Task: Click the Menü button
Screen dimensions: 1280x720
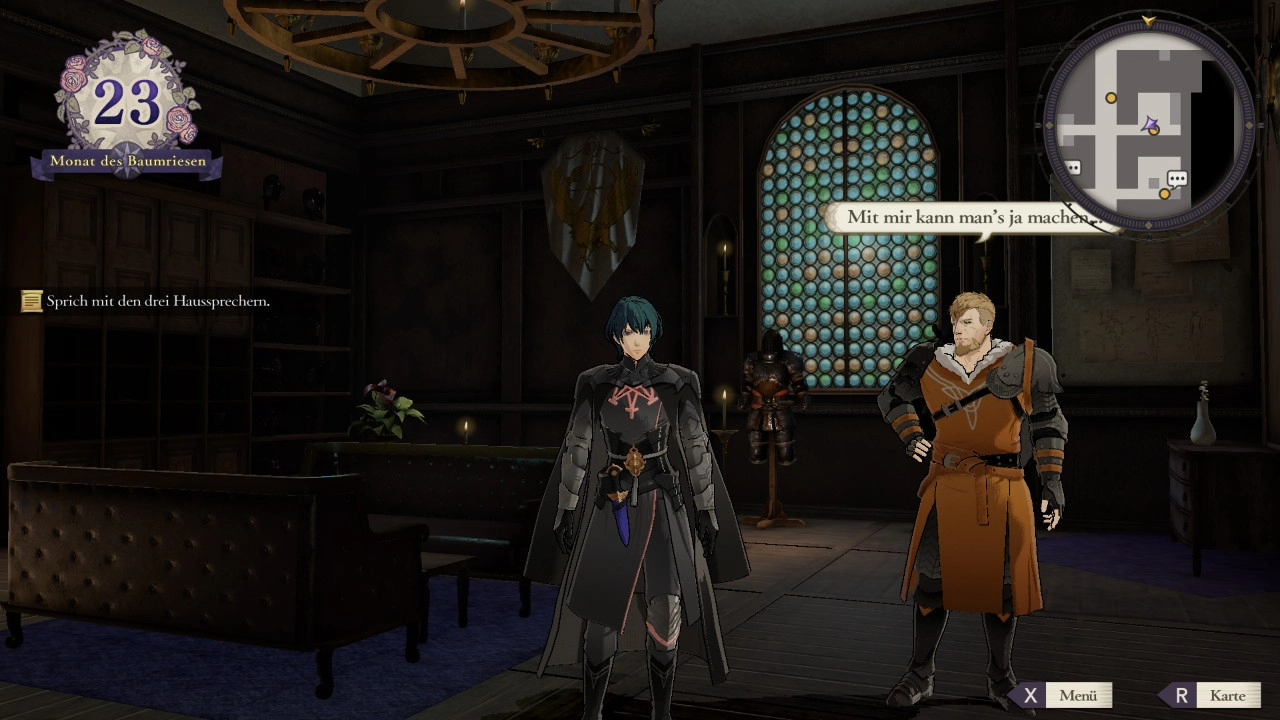Action: point(1065,695)
